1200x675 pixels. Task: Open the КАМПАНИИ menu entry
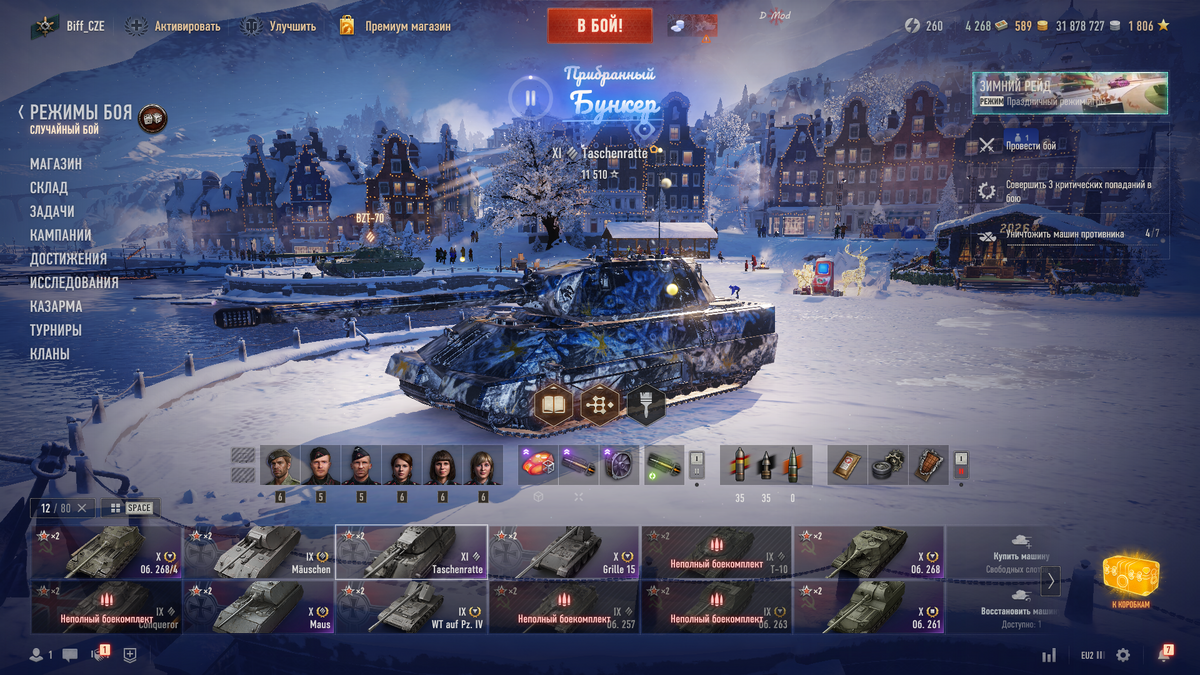(x=61, y=235)
